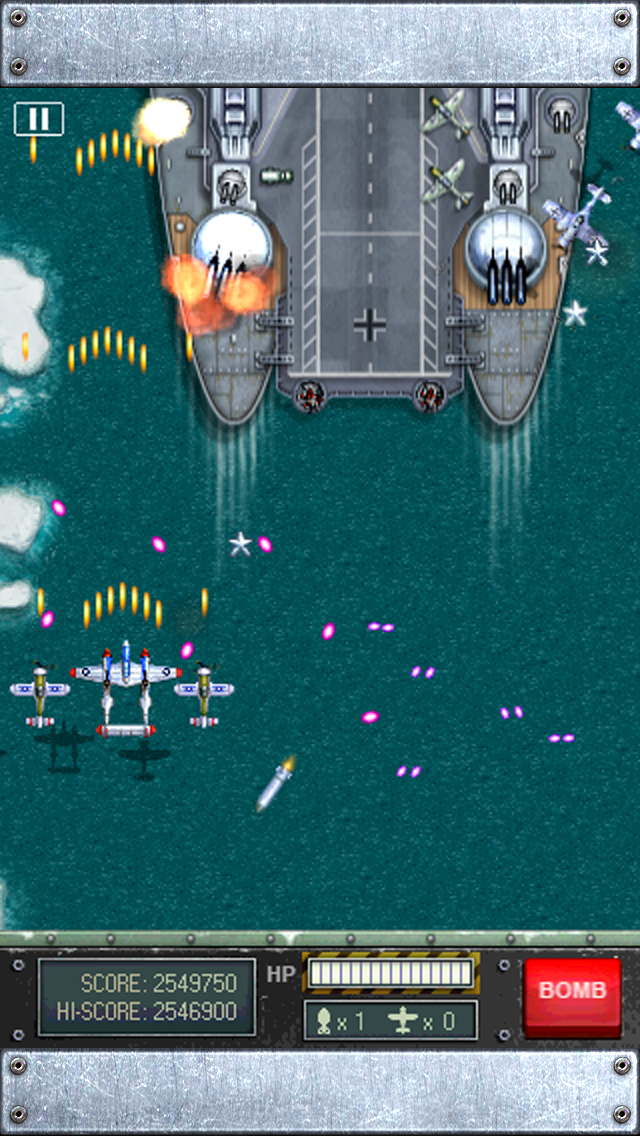
Task: Pause the game with the pause icon
Action: [38, 119]
